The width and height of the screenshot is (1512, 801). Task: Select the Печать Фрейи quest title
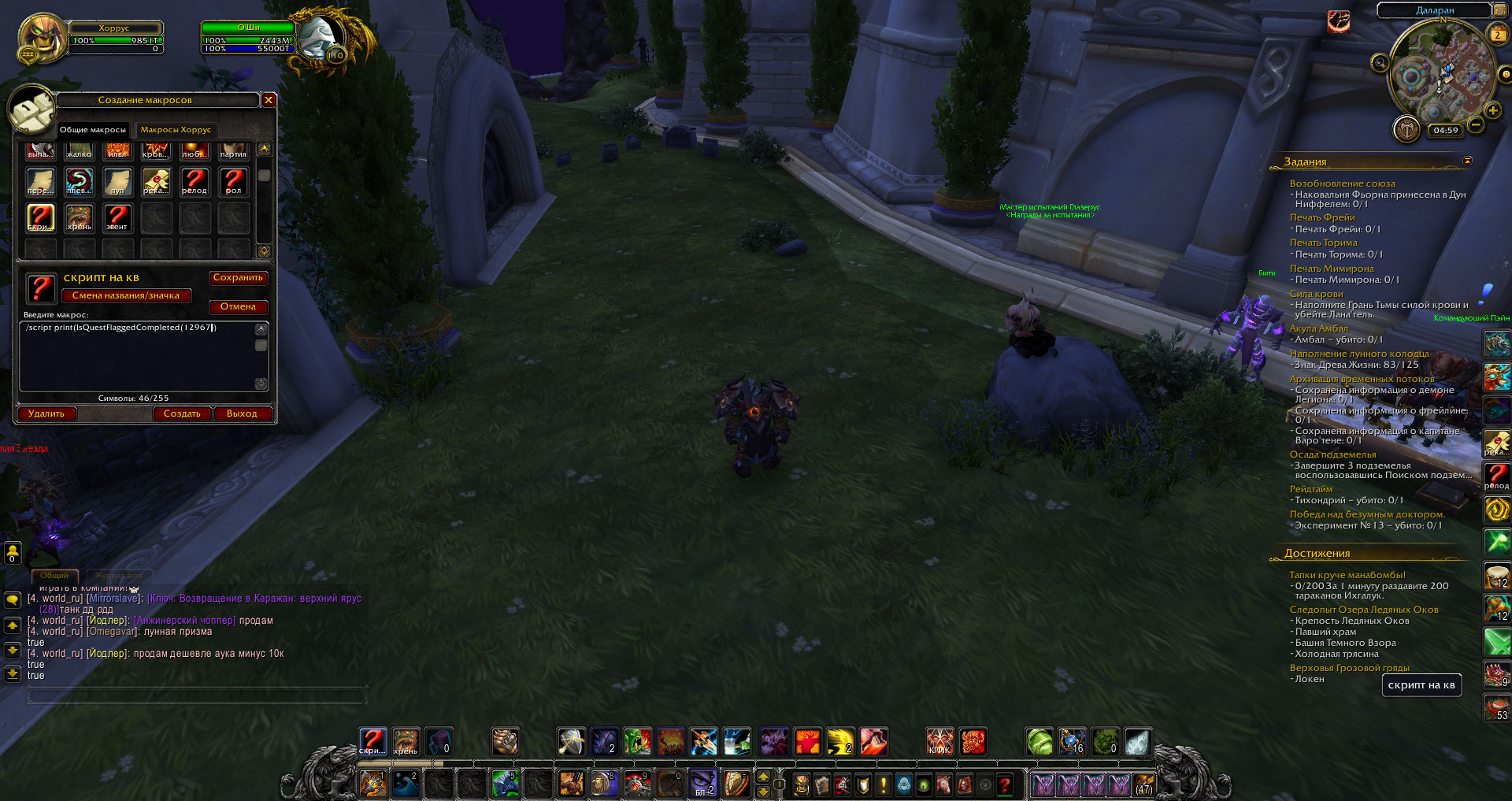1322,217
